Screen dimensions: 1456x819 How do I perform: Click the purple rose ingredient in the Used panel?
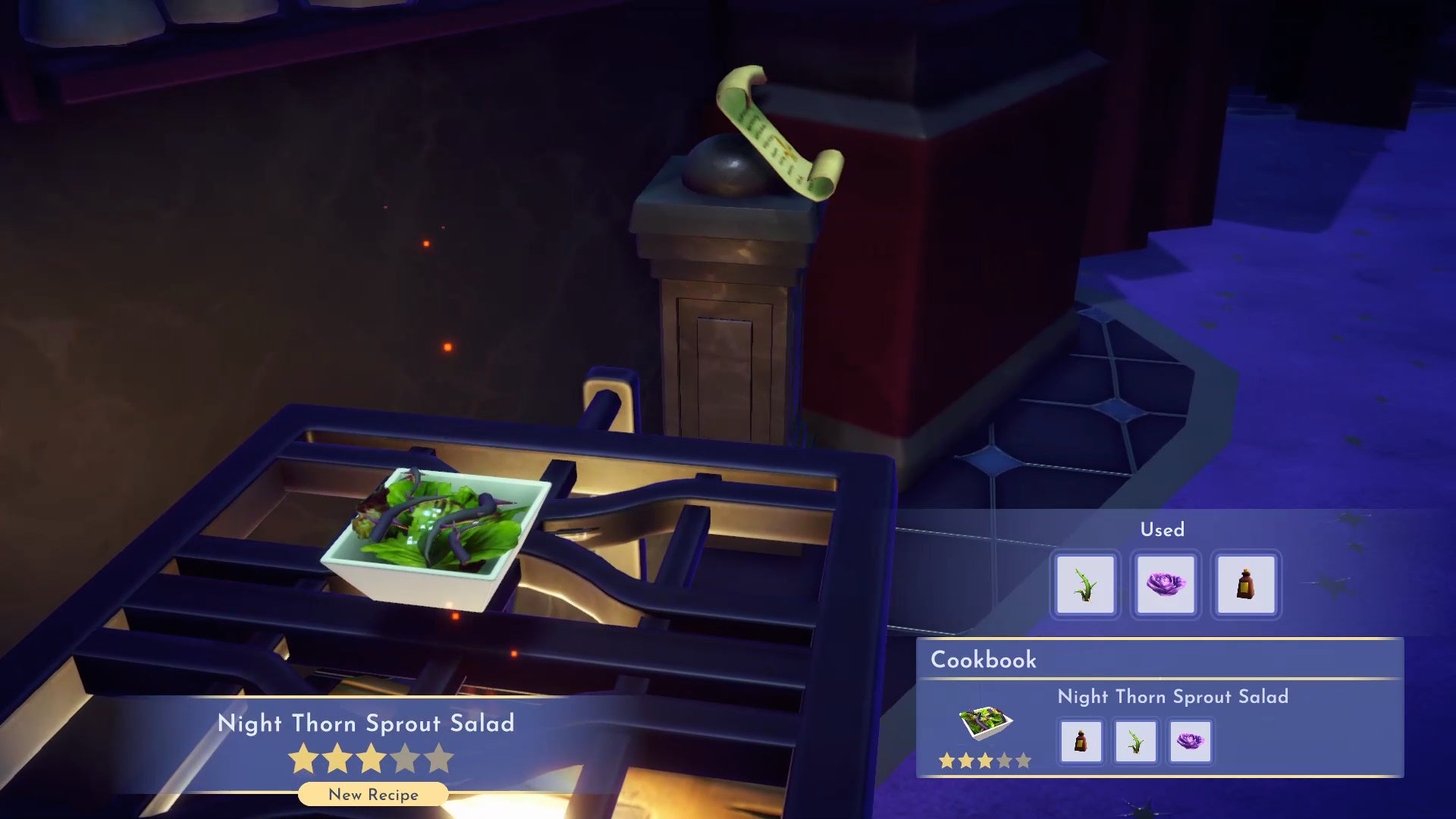point(1166,584)
